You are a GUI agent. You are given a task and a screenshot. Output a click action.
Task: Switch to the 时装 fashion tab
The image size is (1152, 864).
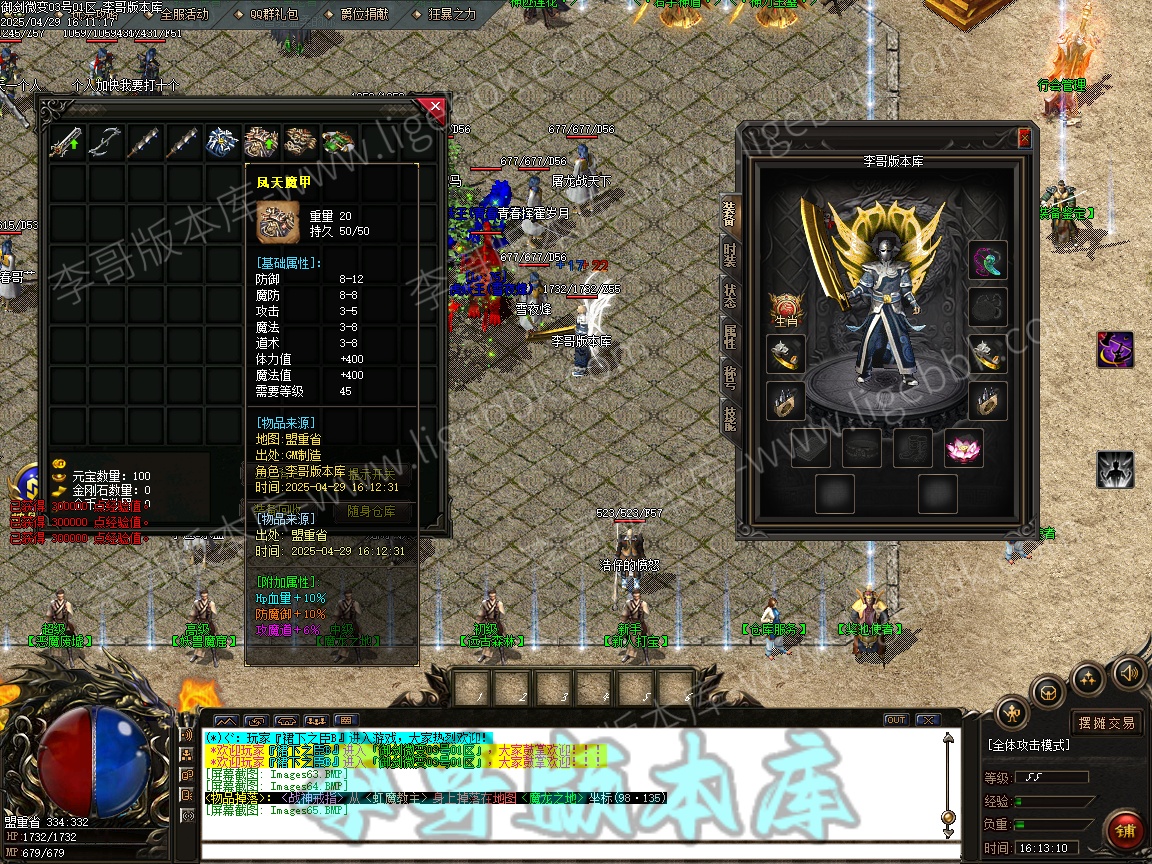pos(730,254)
